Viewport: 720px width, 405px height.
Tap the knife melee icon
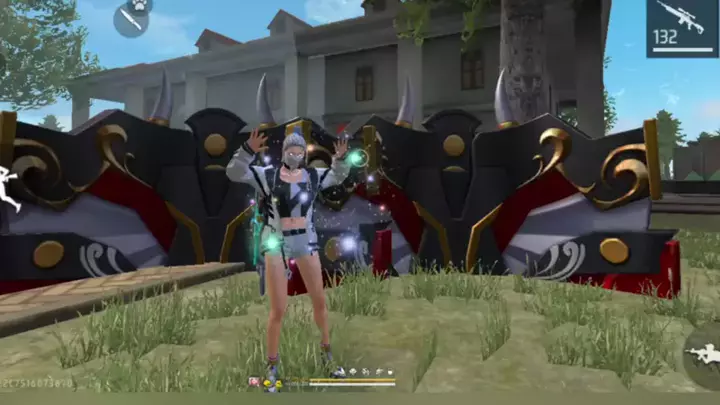pyautogui.click(x=129, y=21)
